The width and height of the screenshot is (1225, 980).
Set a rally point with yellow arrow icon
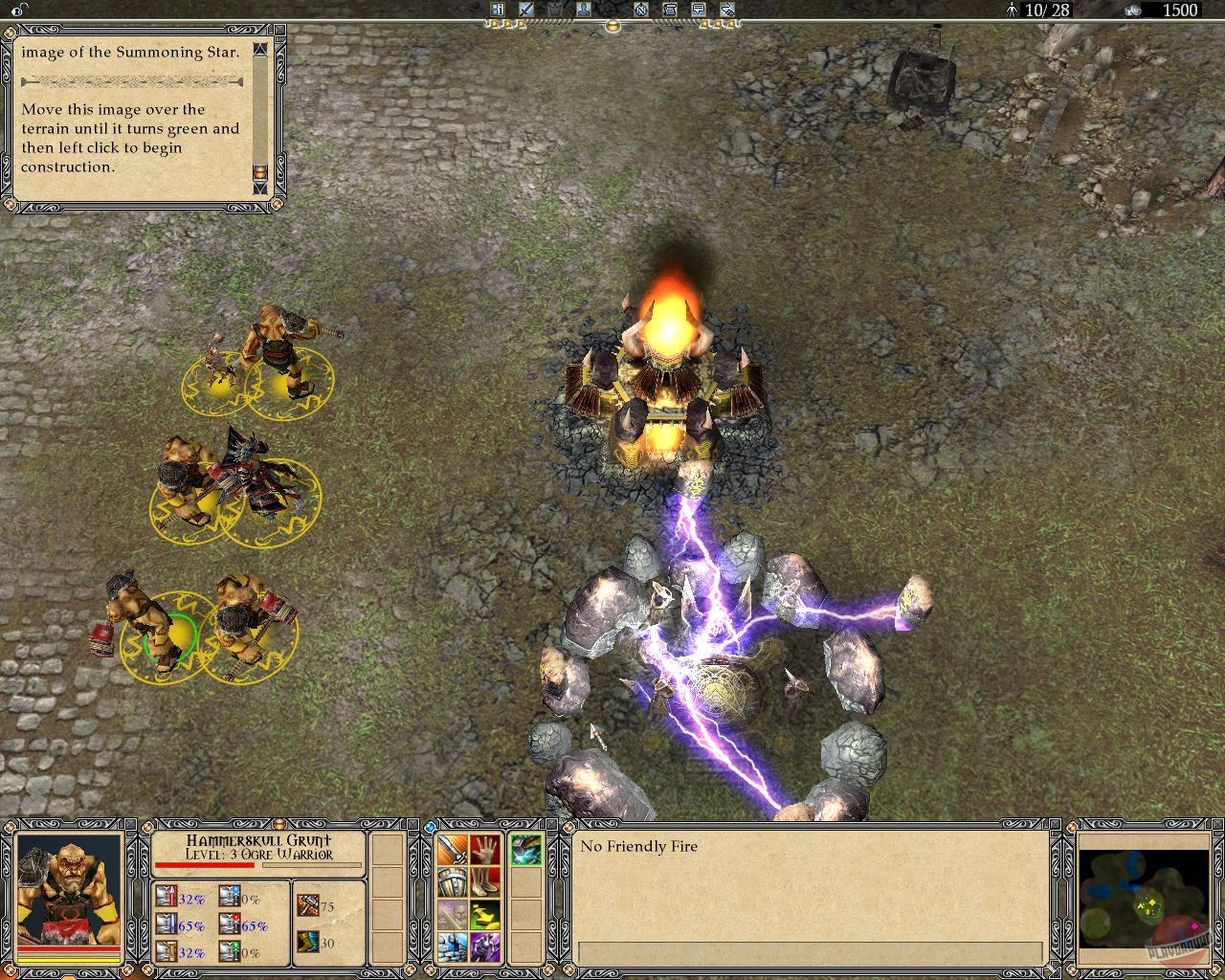[485, 915]
